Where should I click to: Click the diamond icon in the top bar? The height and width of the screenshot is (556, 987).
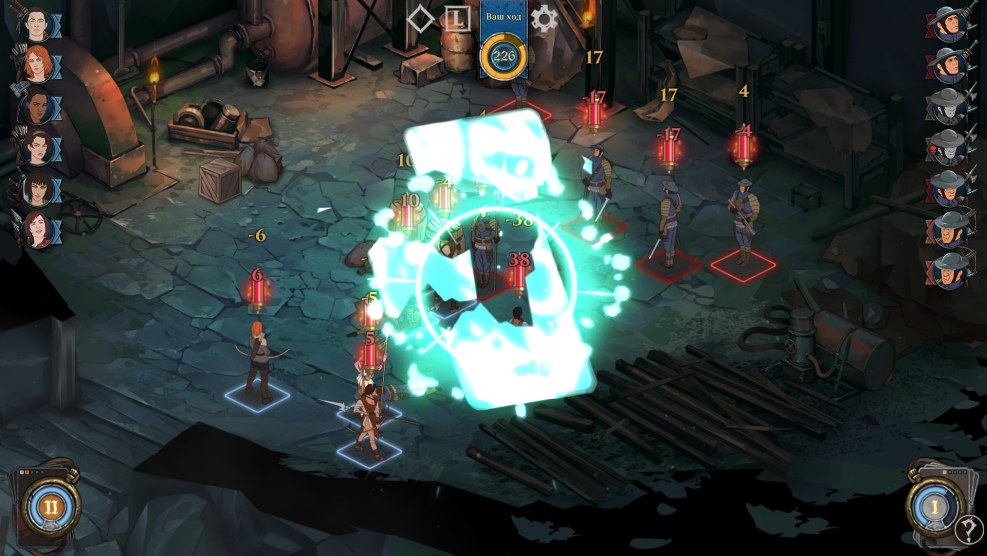[x=421, y=18]
